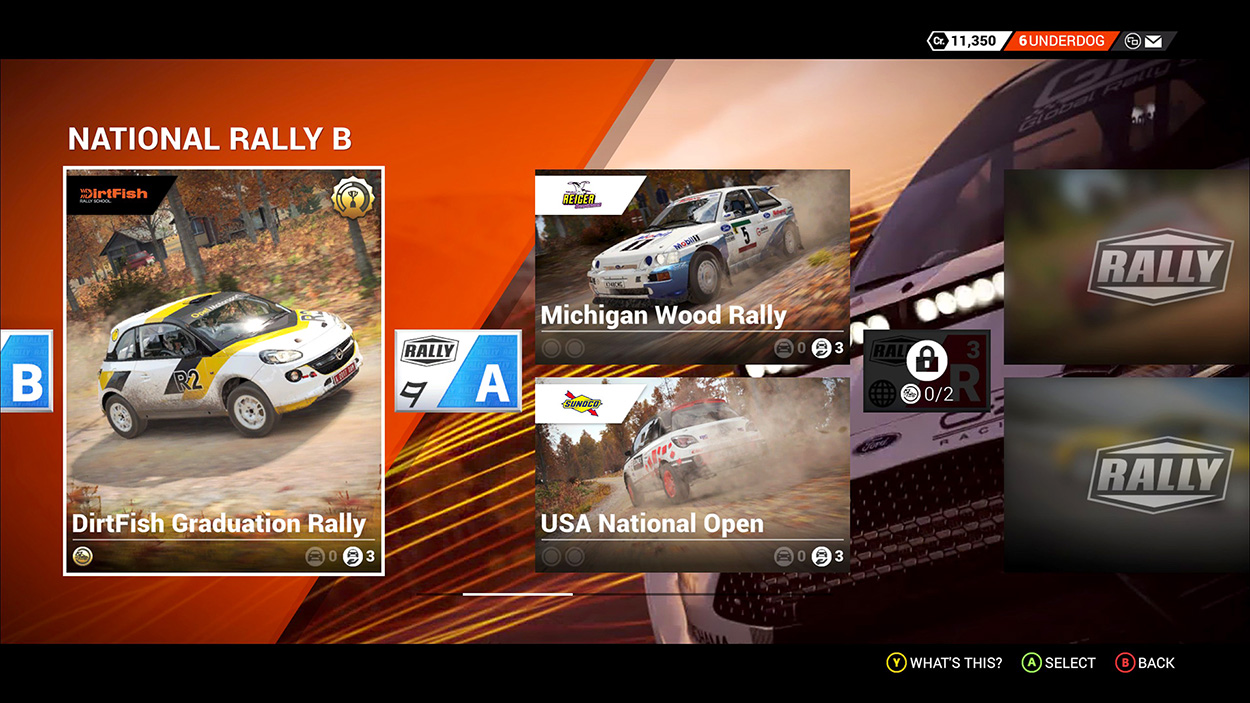Select the DirtFish Graduation Rally event card
1250x703 pixels.
(224, 370)
